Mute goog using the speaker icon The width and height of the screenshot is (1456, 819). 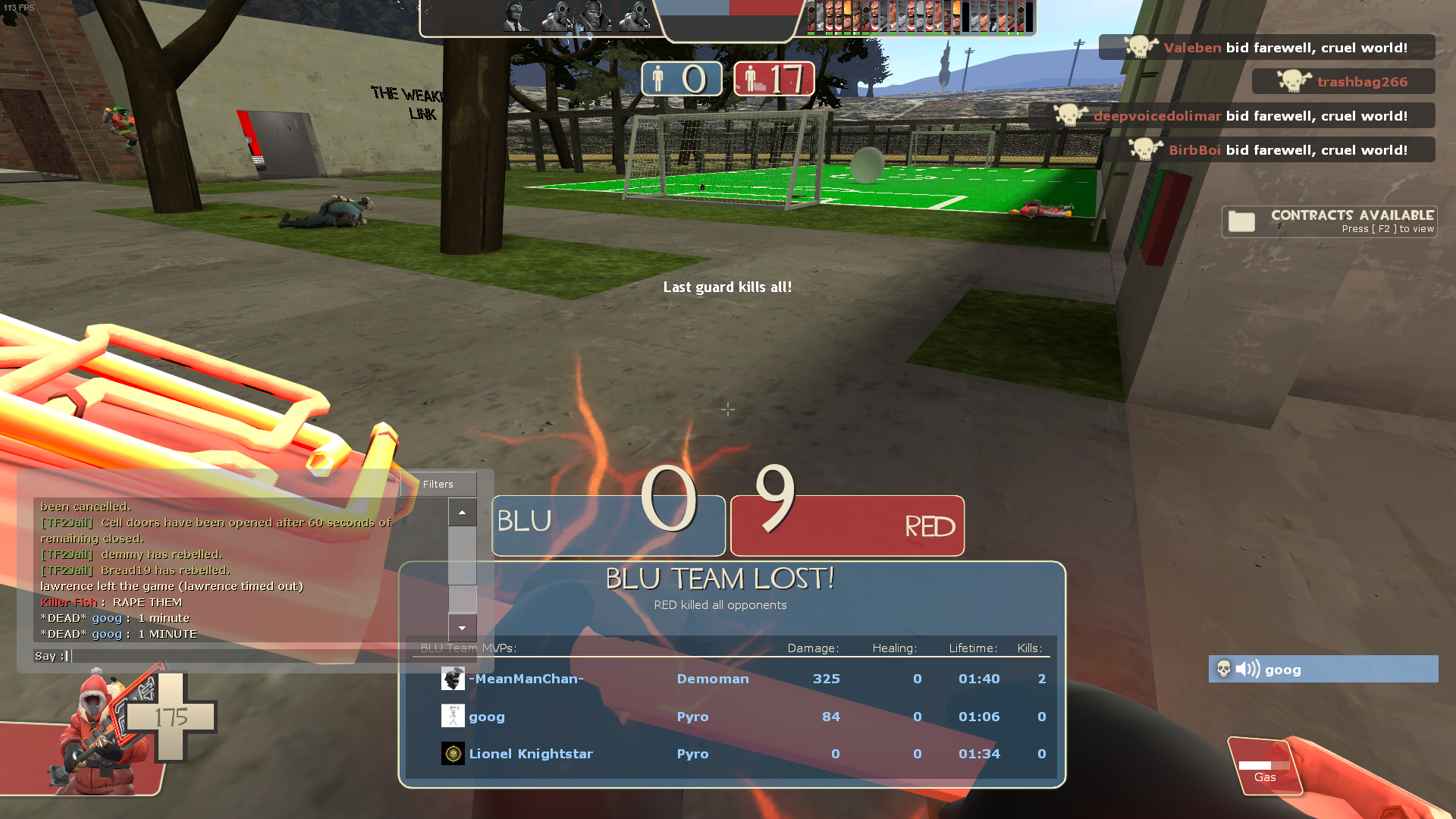(x=1246, y=669)
